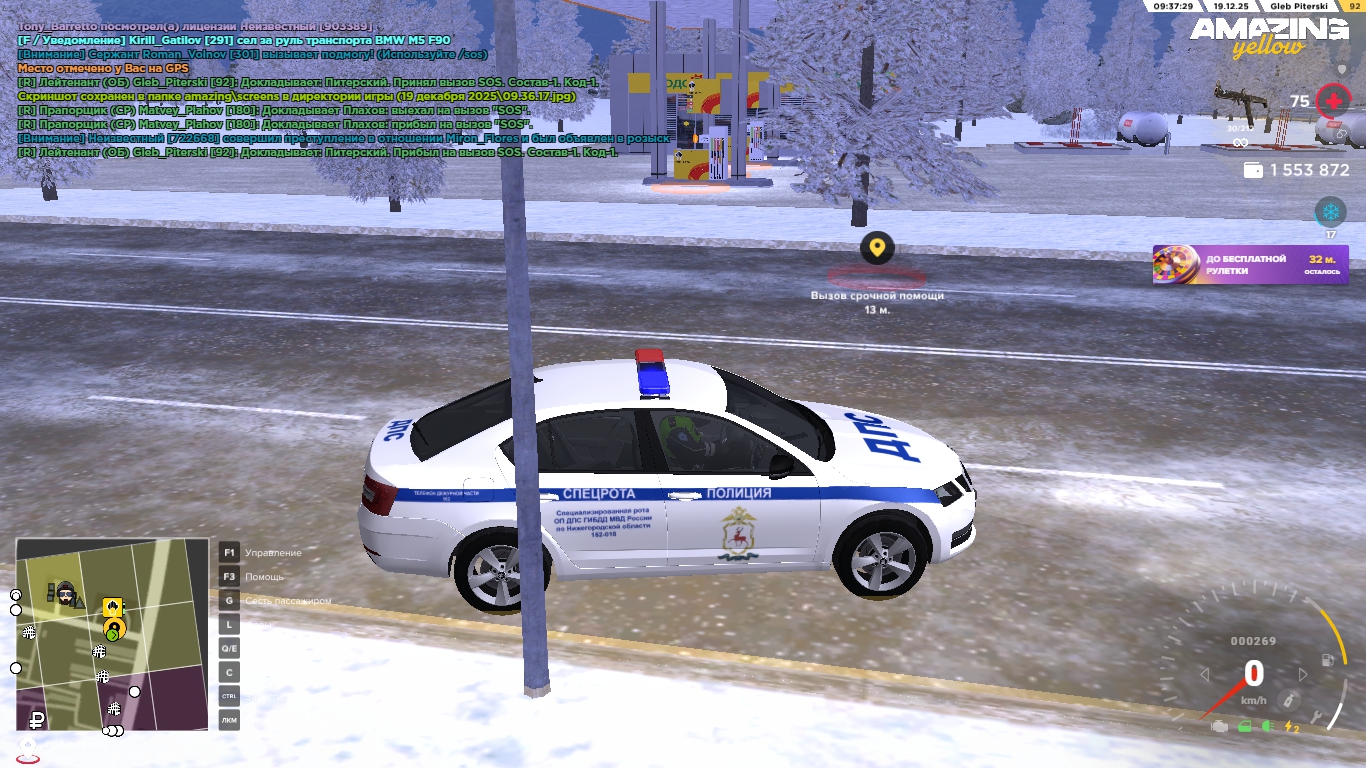The width and height of the screenshot is (1366, 768).
Task: Click the fuel pump gauge icon
Action: pyautogui.click(x=1327, y=661)
